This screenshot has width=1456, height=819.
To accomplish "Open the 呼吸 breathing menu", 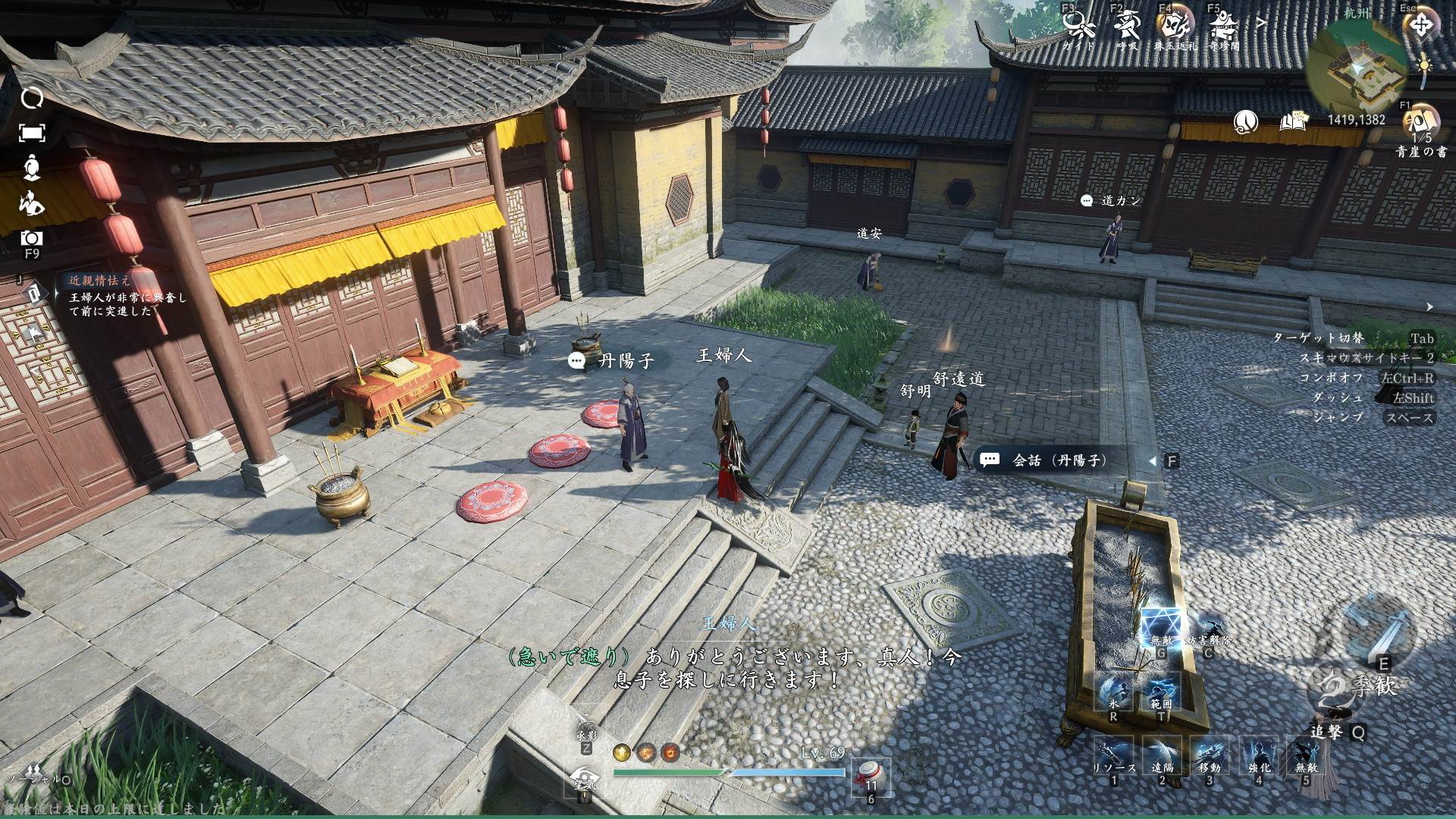I will [x=1127, y=27].
